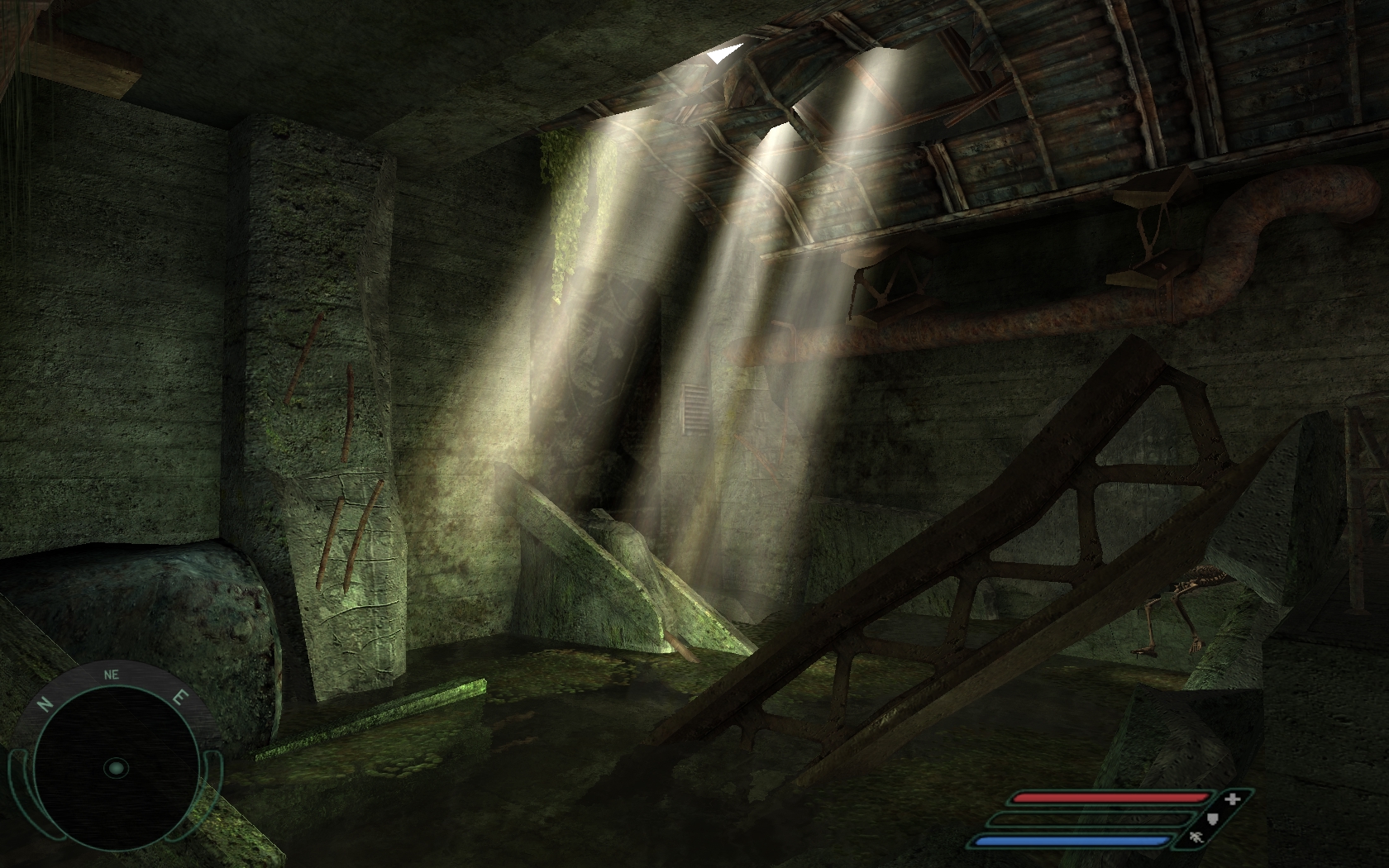1389x868 pixels.
Task: Click the stamina running man icon
Action: click(1196, 839)
